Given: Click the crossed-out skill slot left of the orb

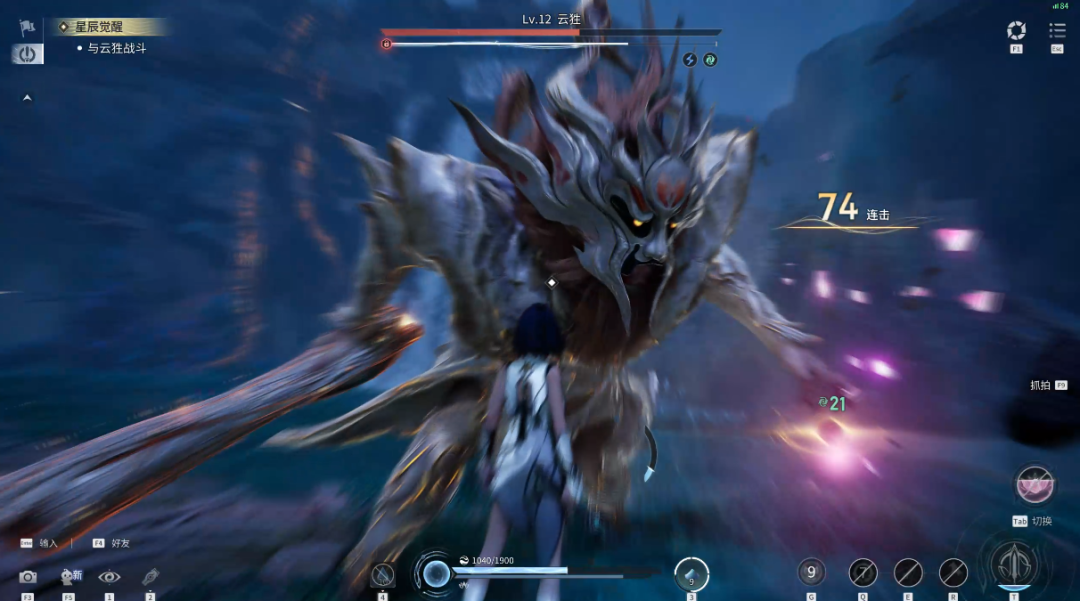Looking at the screenshot, I should point(383,574).
